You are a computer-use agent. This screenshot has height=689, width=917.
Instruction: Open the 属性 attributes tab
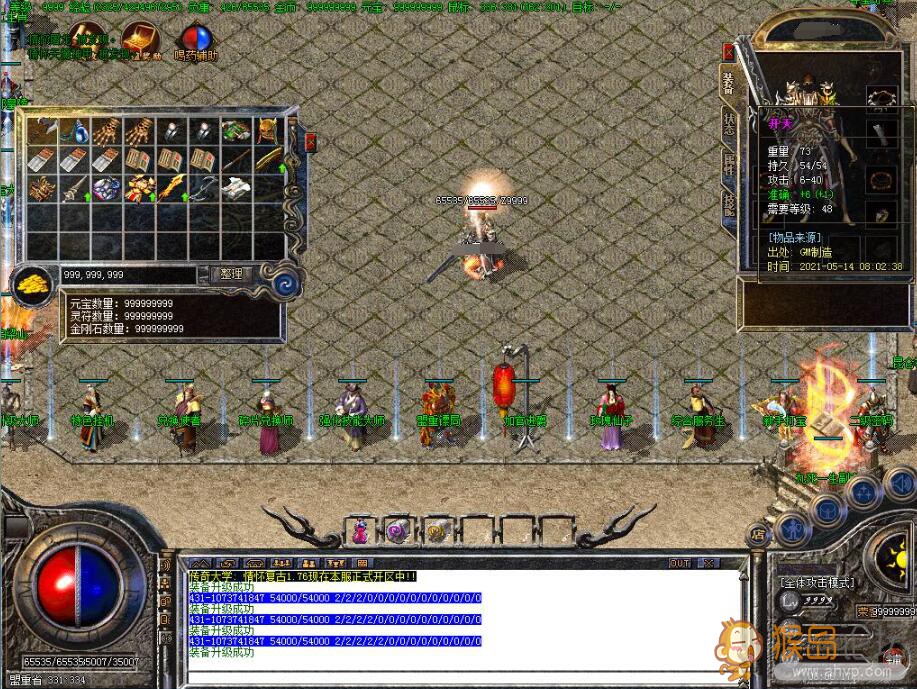[729, 166]
